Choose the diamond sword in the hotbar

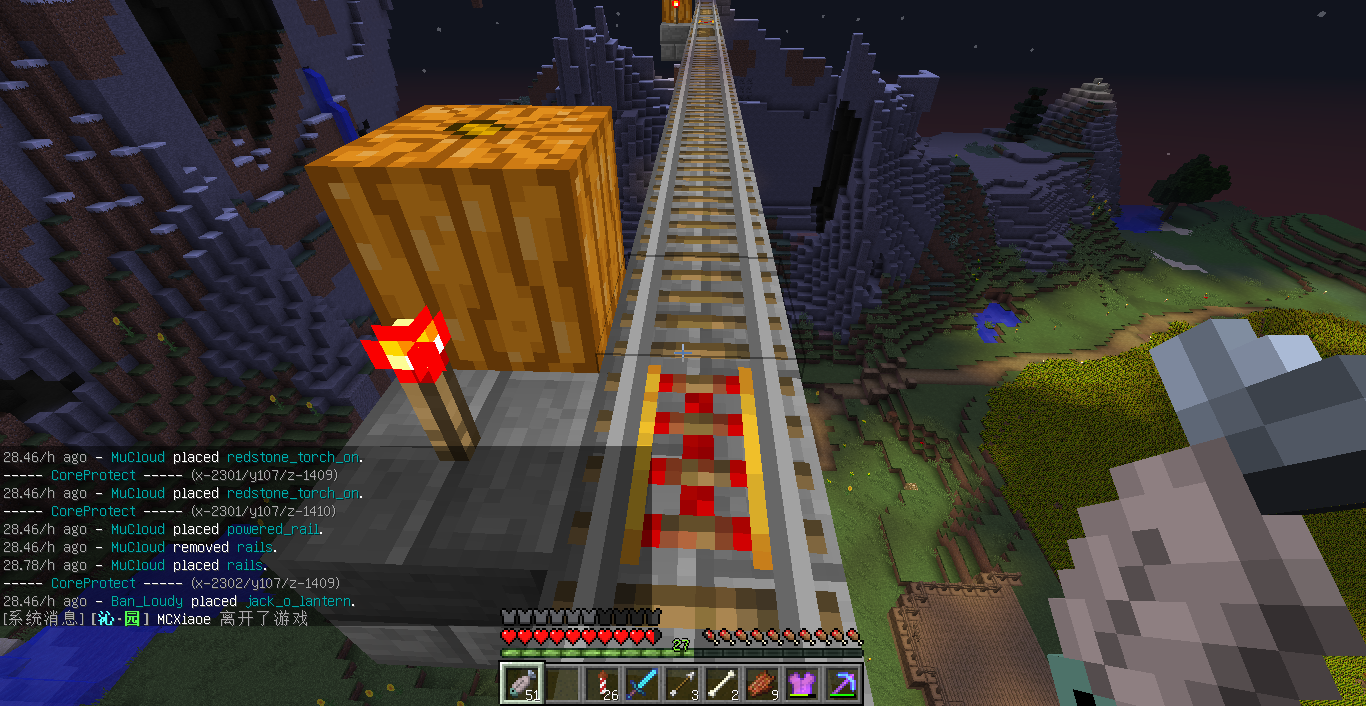pyautogui.click(x=642, y=683)
